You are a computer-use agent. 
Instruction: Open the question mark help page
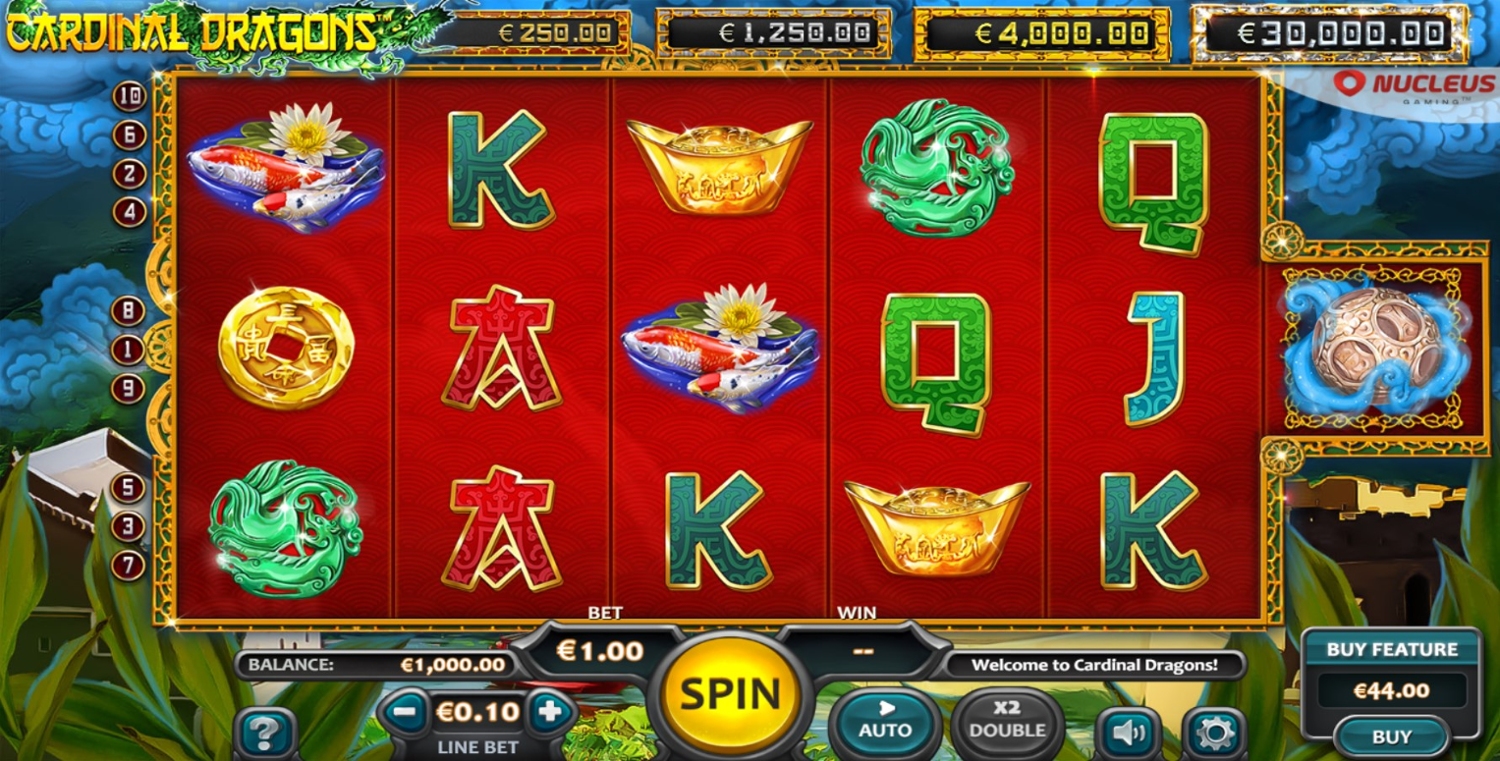(265, 734)
